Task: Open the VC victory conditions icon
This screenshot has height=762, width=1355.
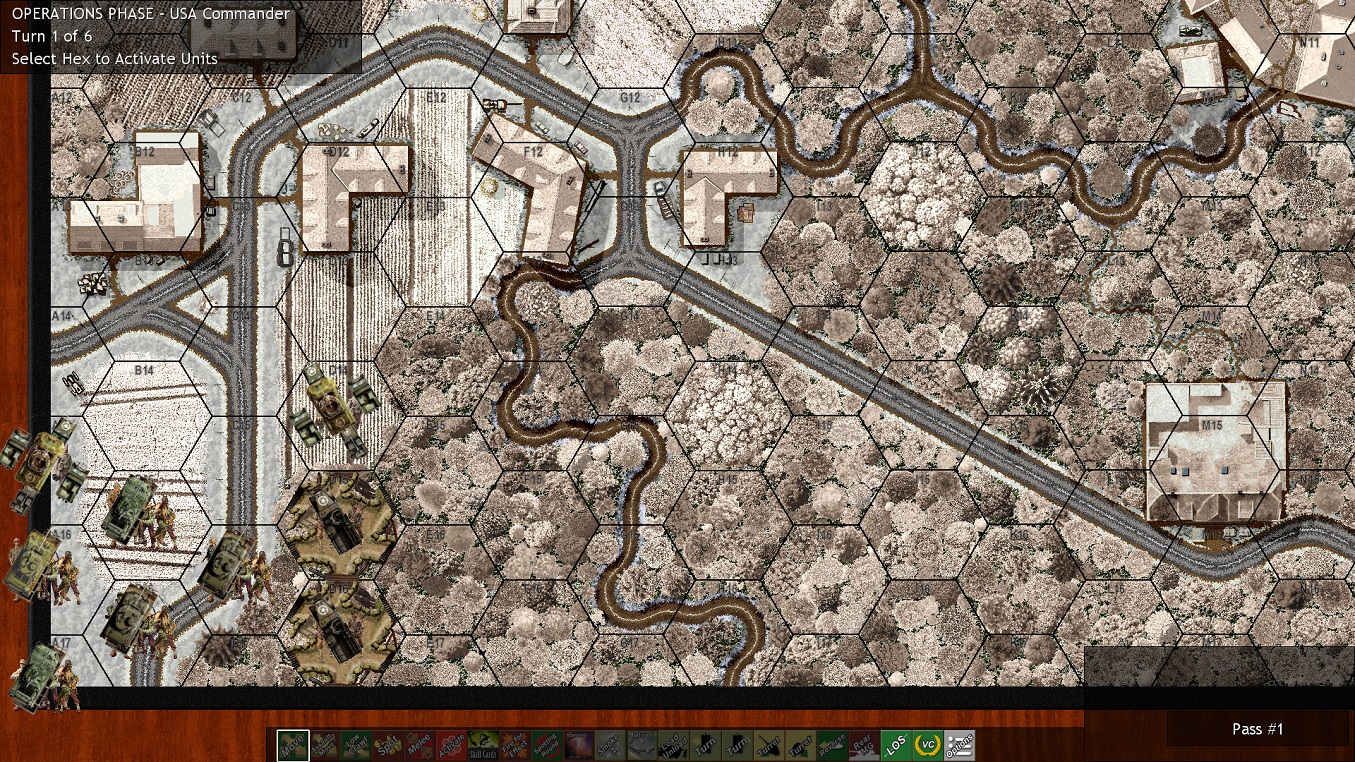Action: [929, 745]
